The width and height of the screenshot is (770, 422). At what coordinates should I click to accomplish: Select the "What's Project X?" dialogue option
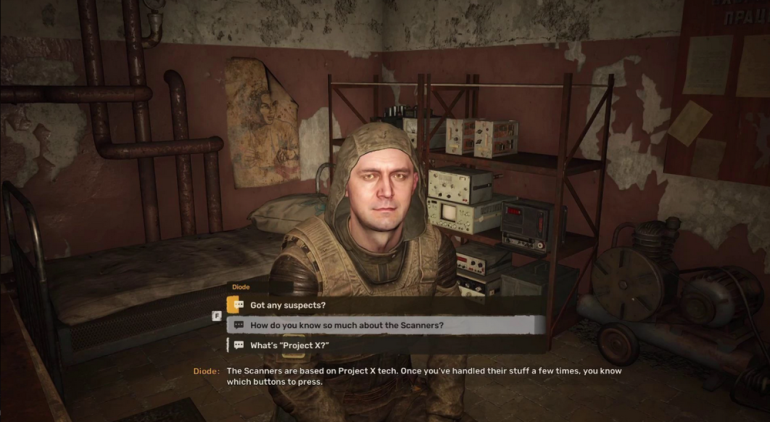(x=289, y=345)
